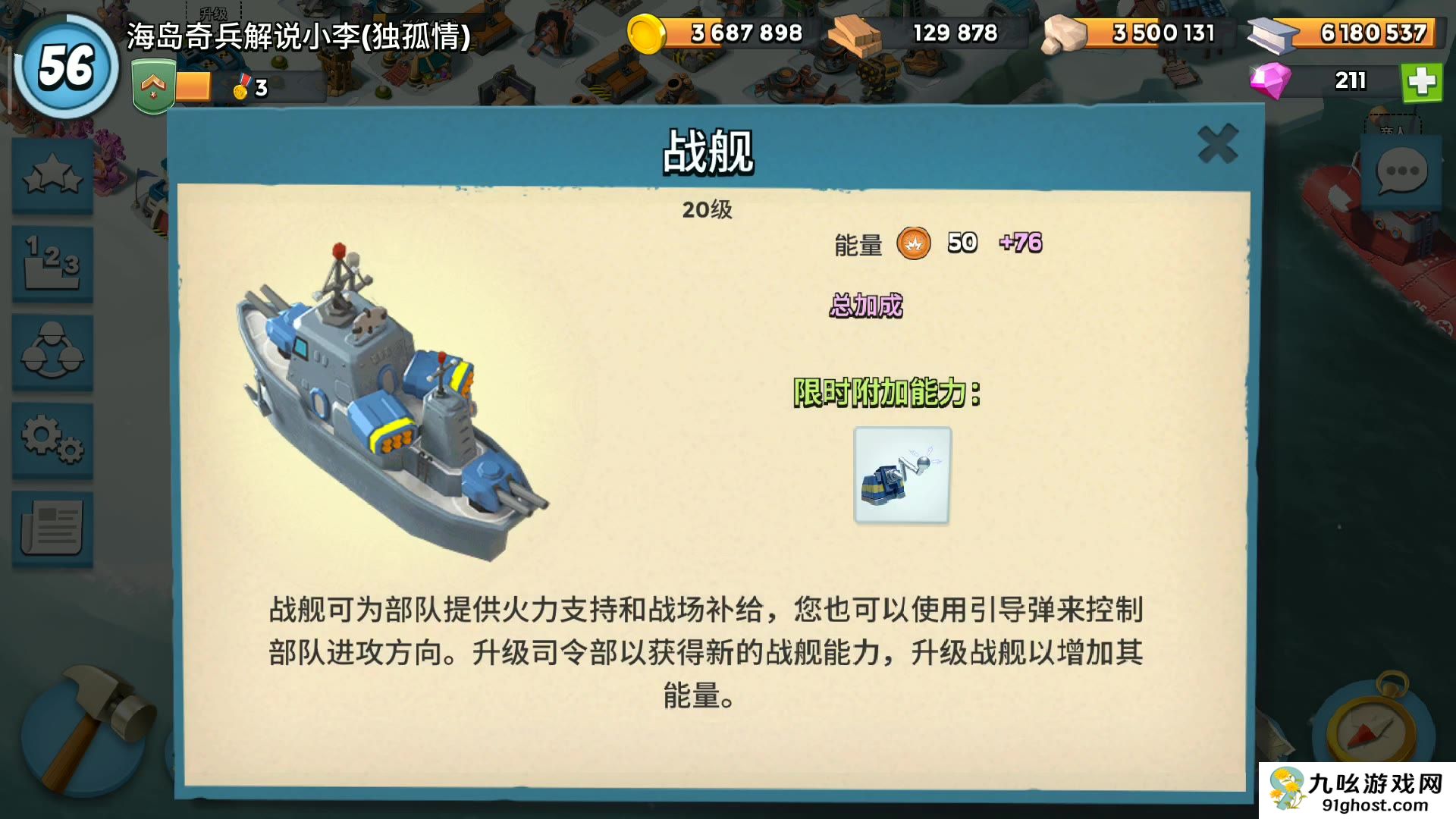1456x819 pixels.
Task: Open the chat speech bubble
Action: click(x=1401, y=171)
